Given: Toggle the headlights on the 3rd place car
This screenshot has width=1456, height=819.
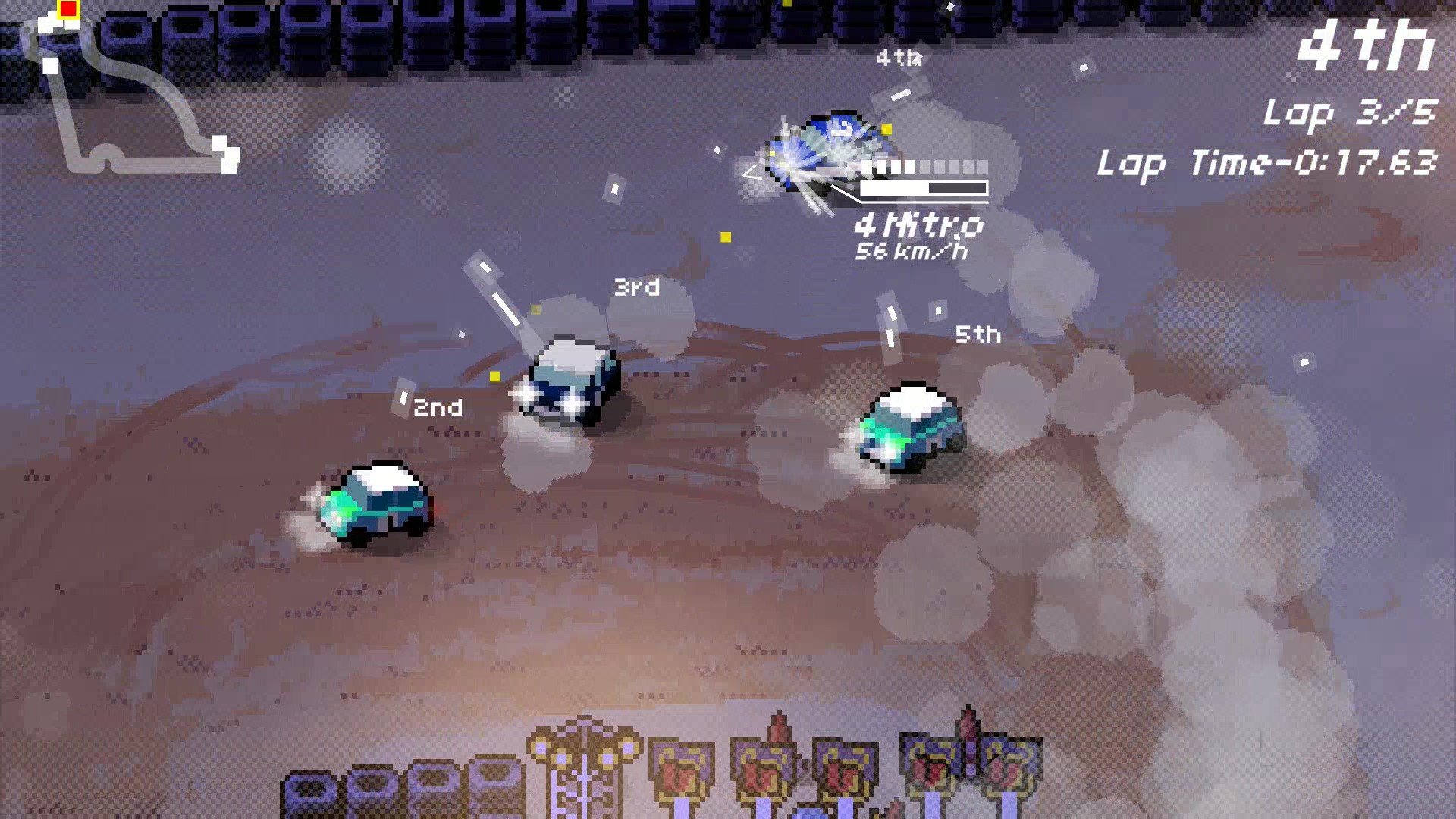Looking at the screenshot, I should pyautogui.click(x=550, y=398).
